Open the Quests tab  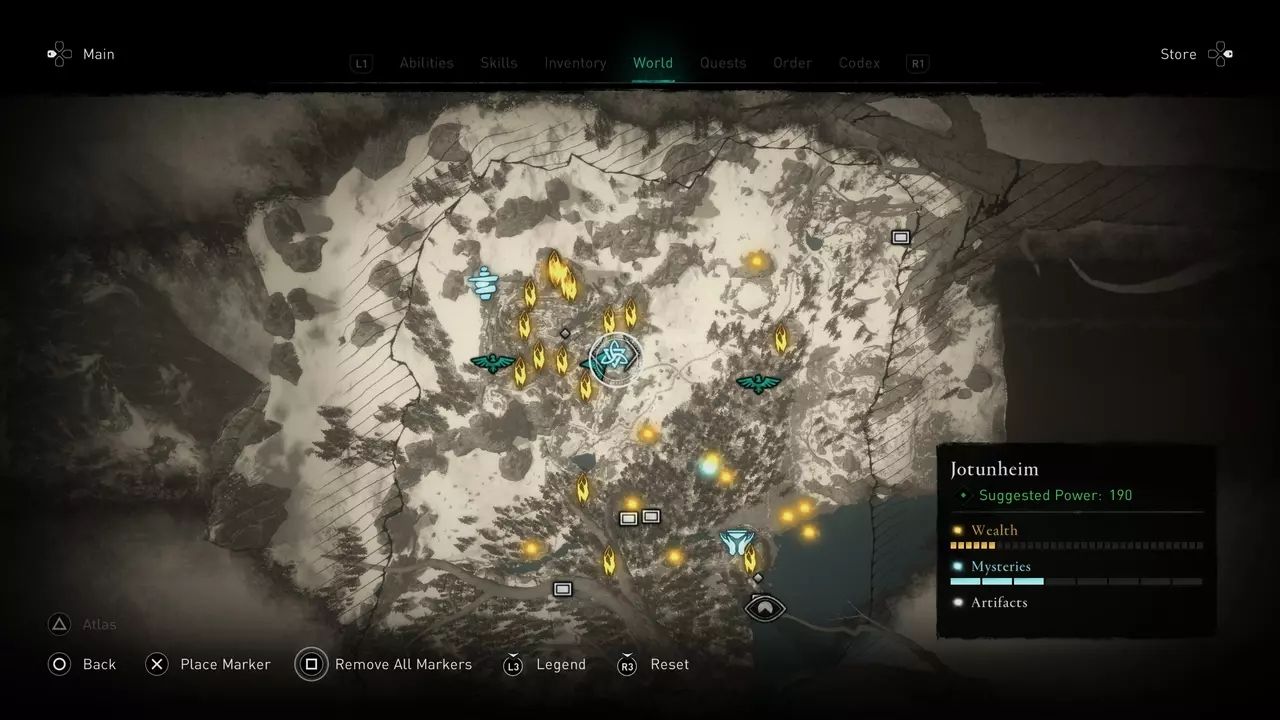click(722, 63)
